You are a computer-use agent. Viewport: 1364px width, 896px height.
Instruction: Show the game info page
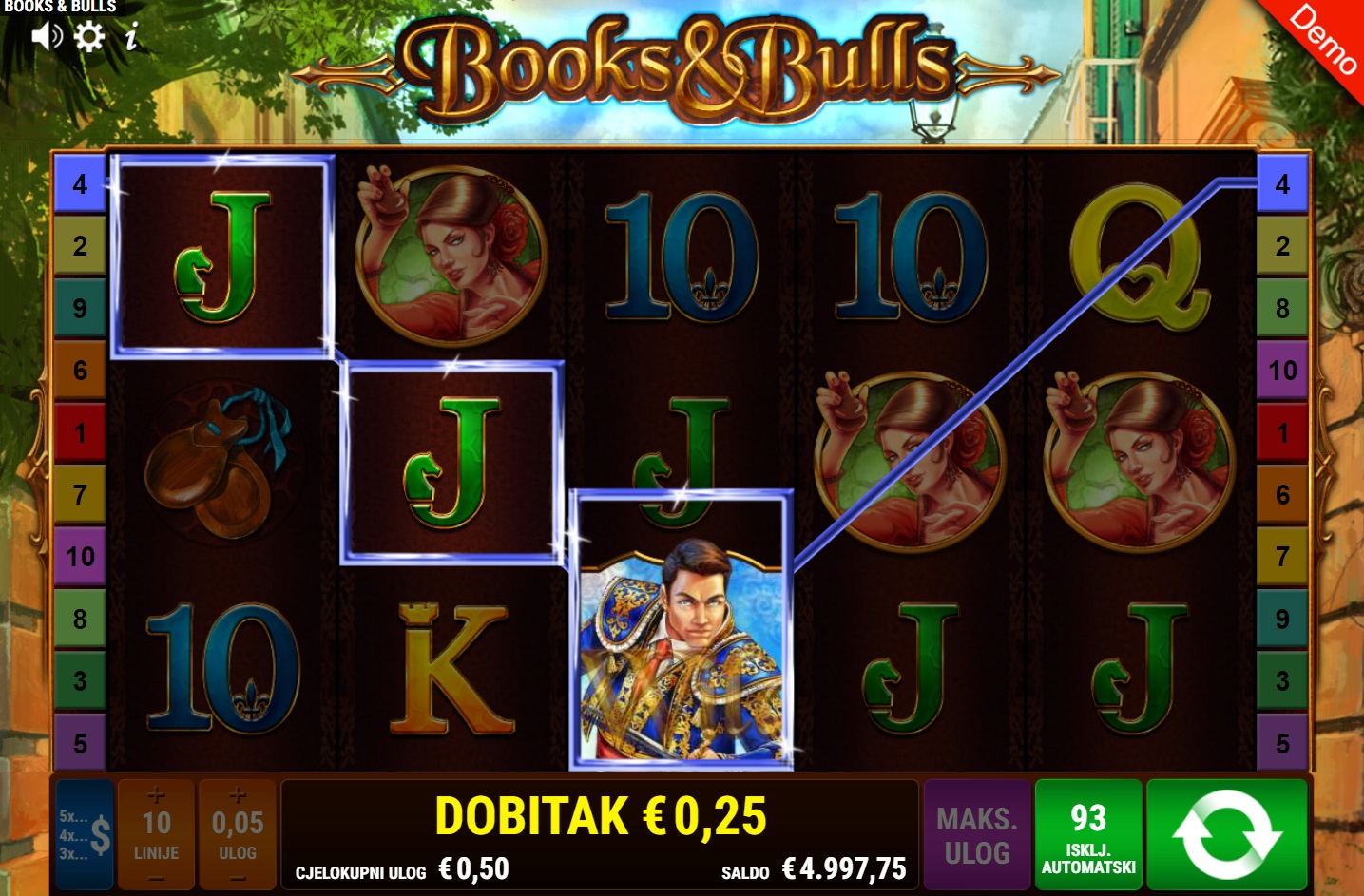coord(131,37)
